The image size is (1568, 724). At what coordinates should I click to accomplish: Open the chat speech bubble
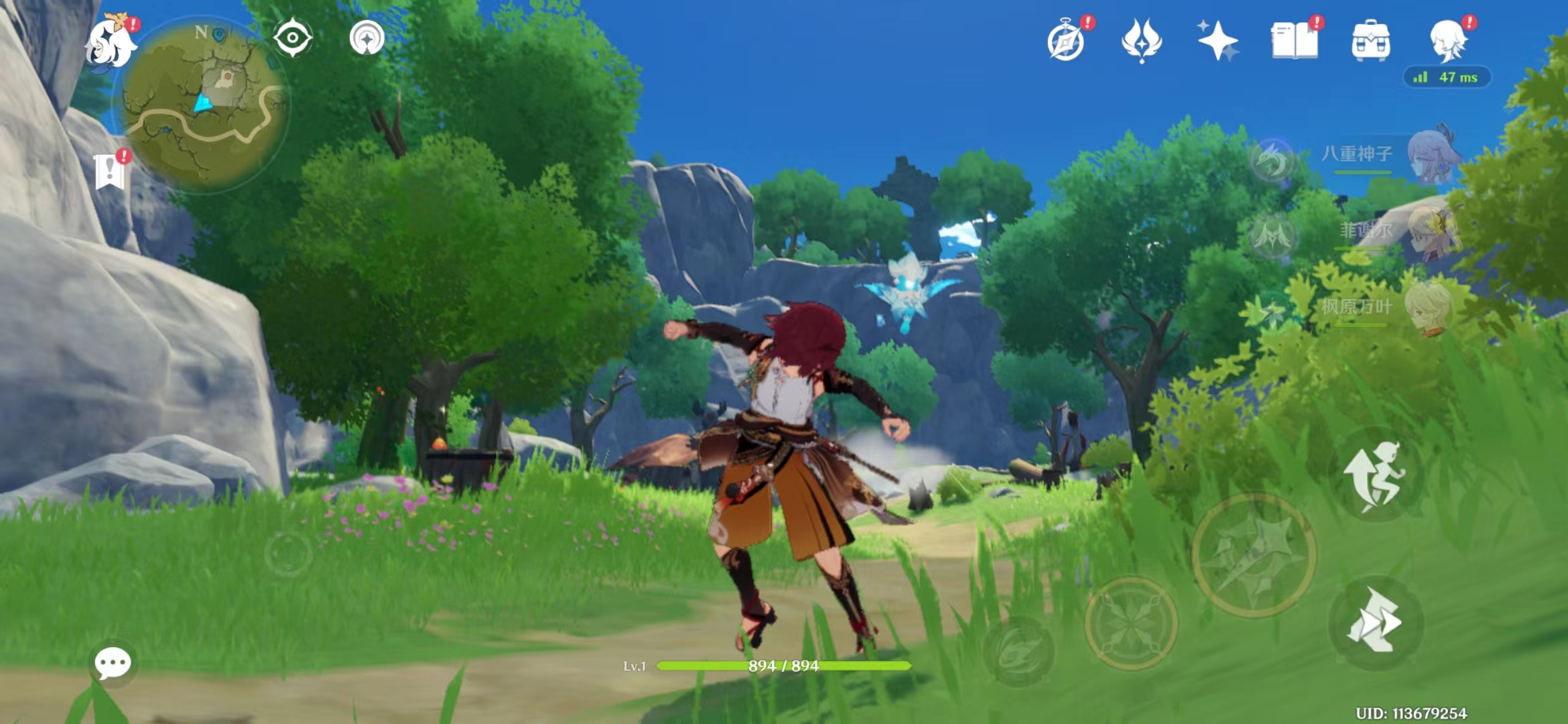(x=113, y=663)
